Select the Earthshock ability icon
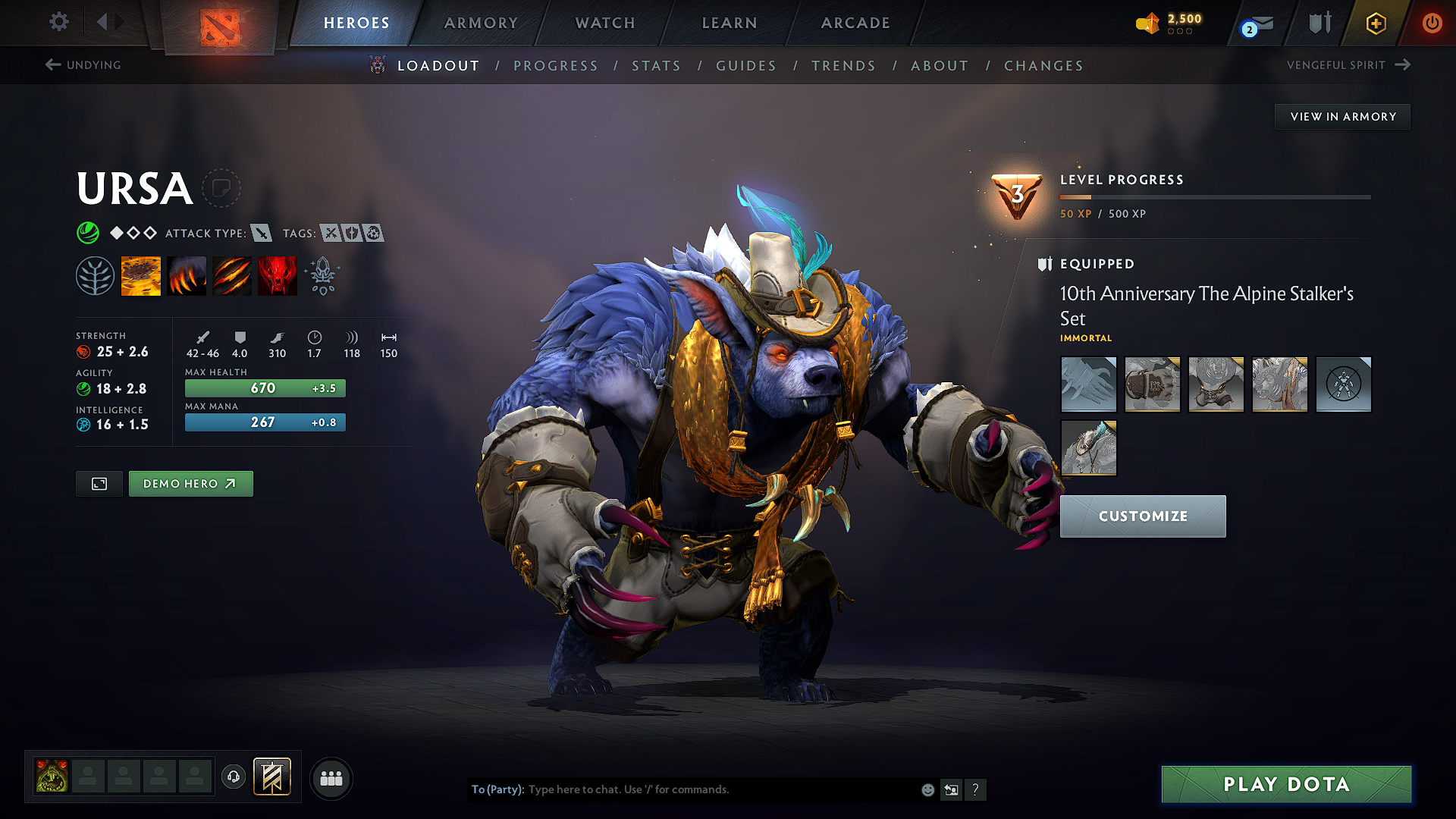Screen dimensions: 1456x819 [x=141, y=275]
